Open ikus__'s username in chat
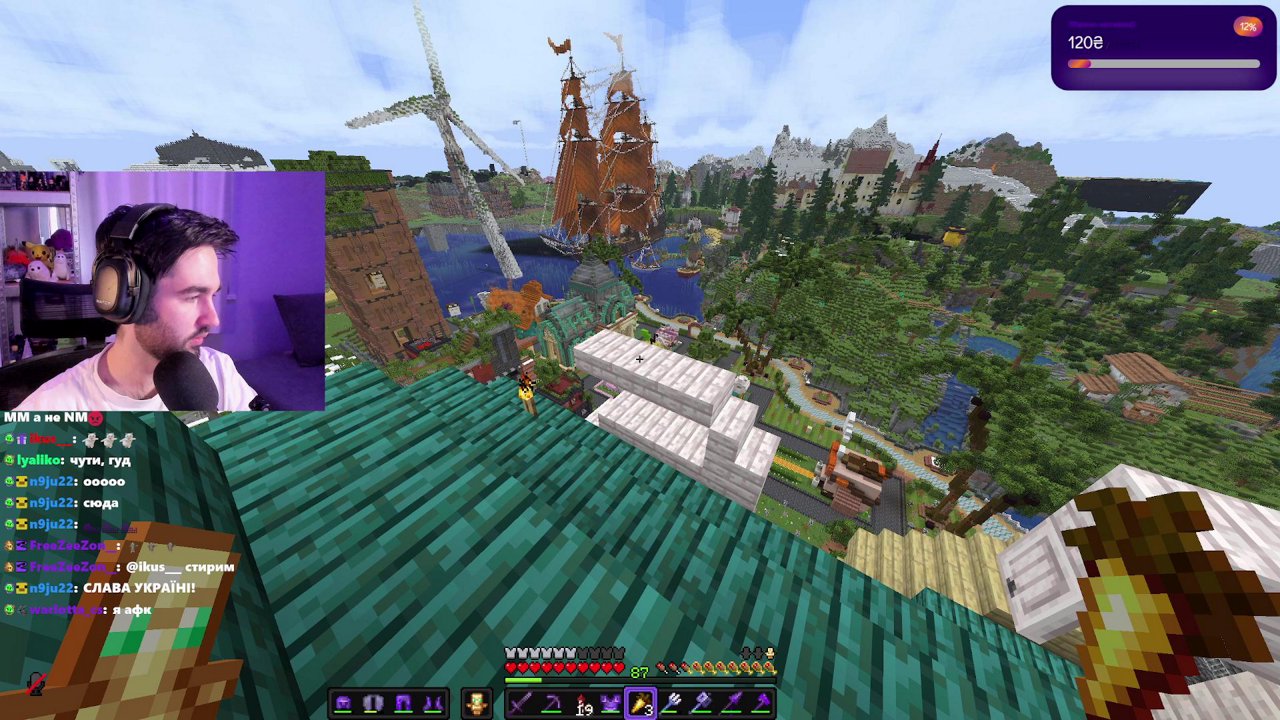 click(x=46, y=438)
